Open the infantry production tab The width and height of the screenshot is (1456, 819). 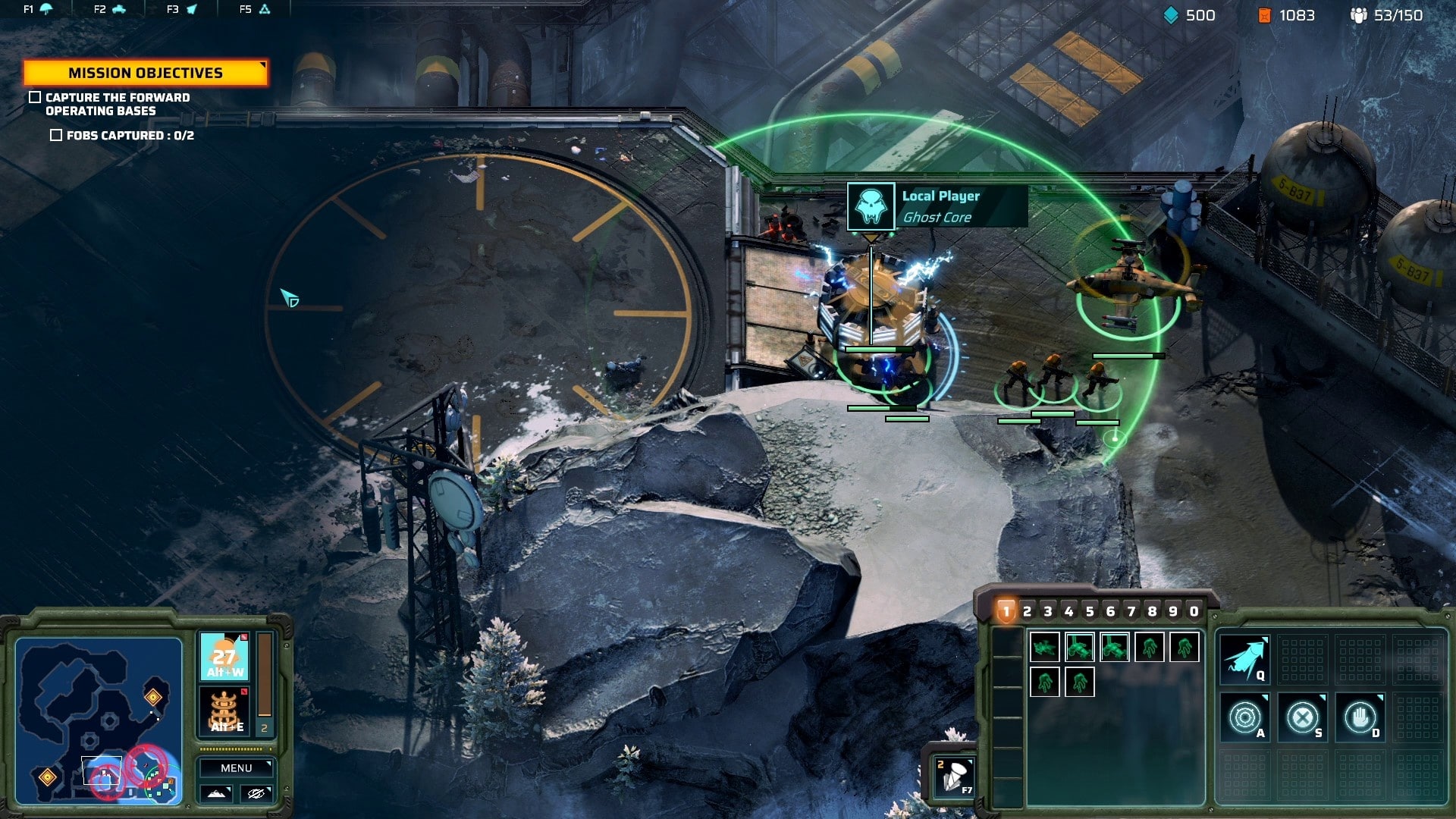(x=37, y=9)
